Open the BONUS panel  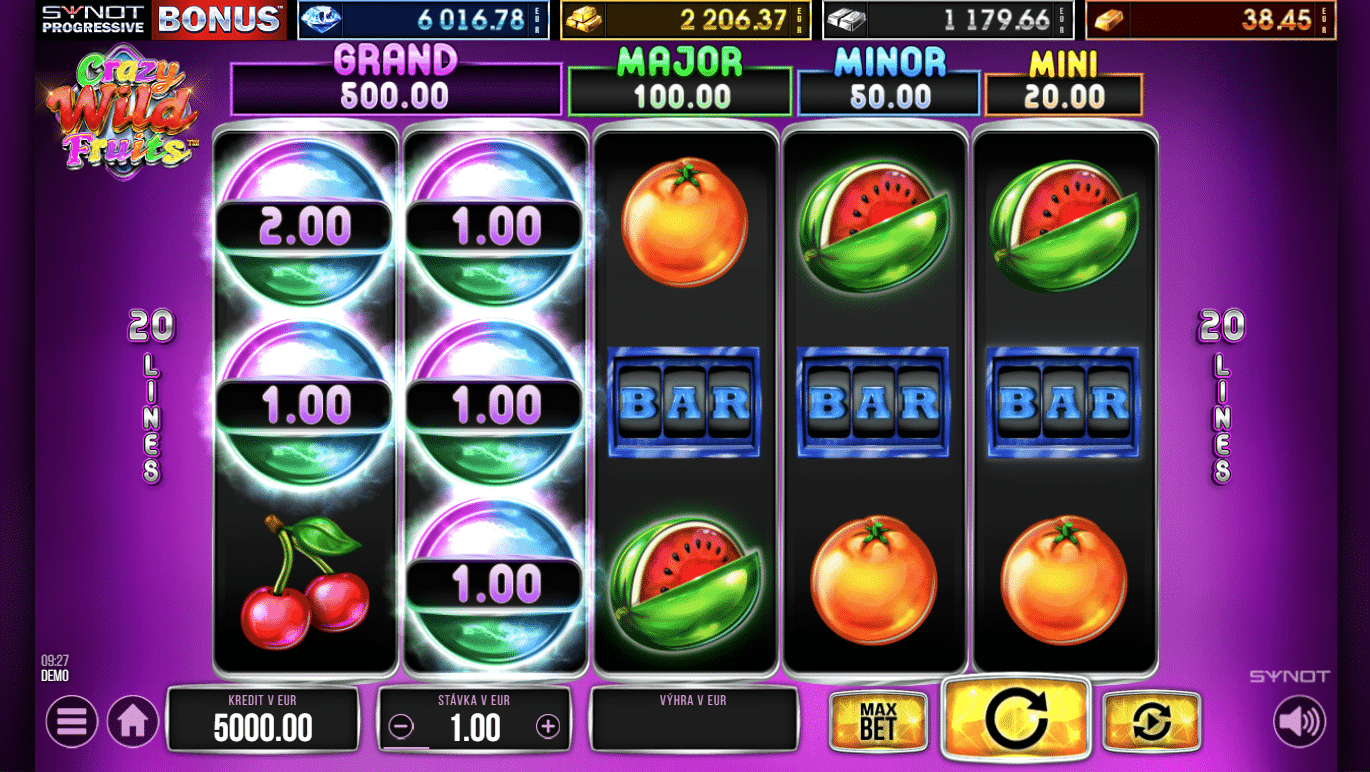(220, 17)
